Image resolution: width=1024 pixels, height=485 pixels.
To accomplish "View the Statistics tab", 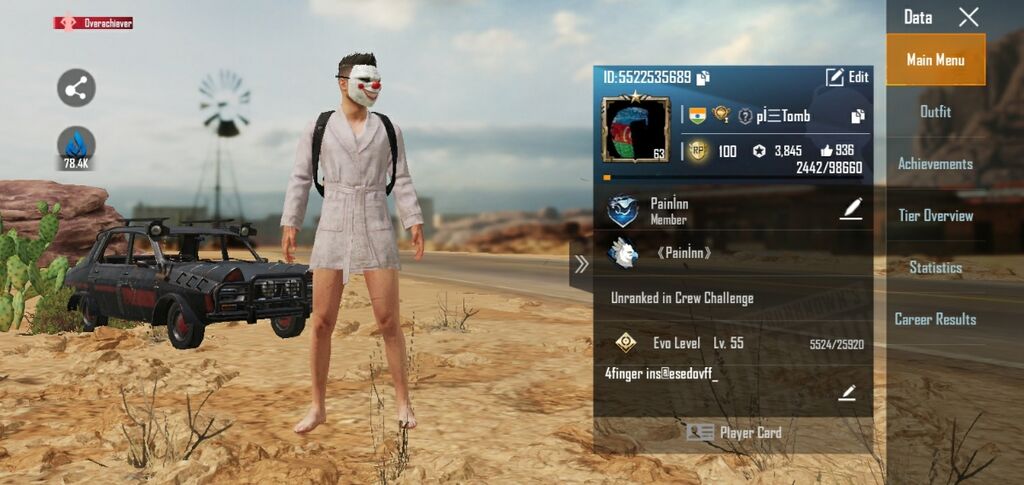I will [x=935, y=268].
